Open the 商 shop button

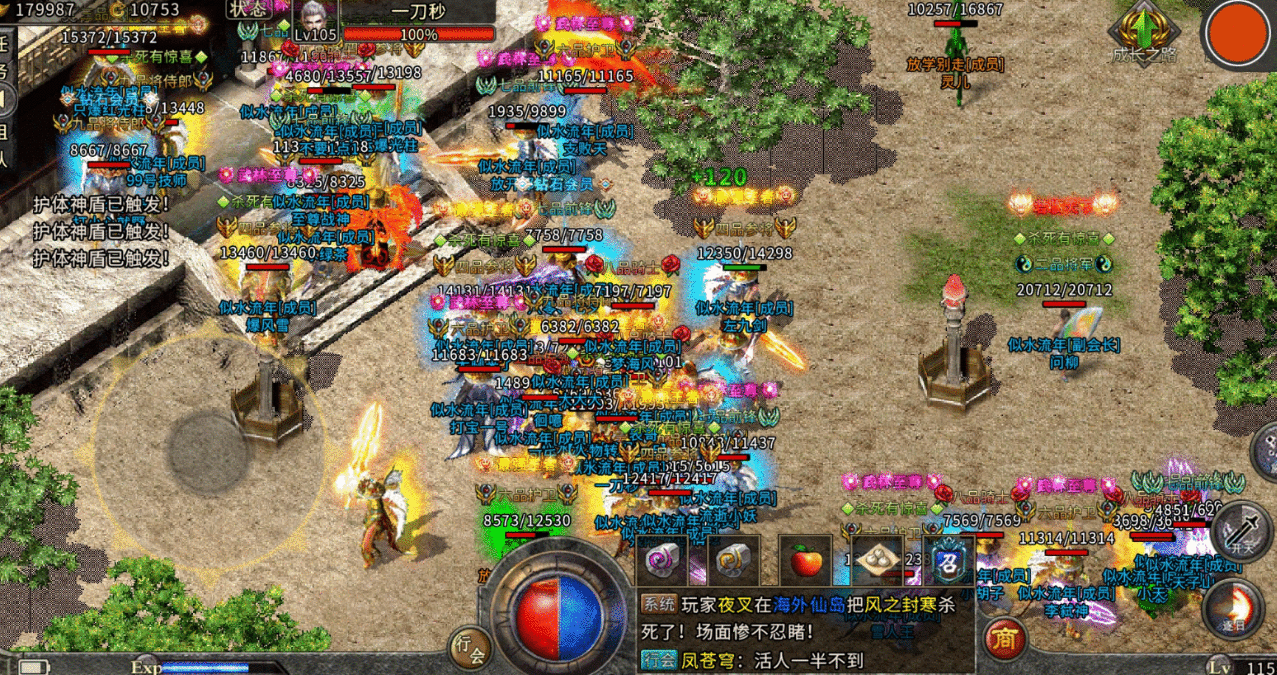click(x=1003, y=638)
